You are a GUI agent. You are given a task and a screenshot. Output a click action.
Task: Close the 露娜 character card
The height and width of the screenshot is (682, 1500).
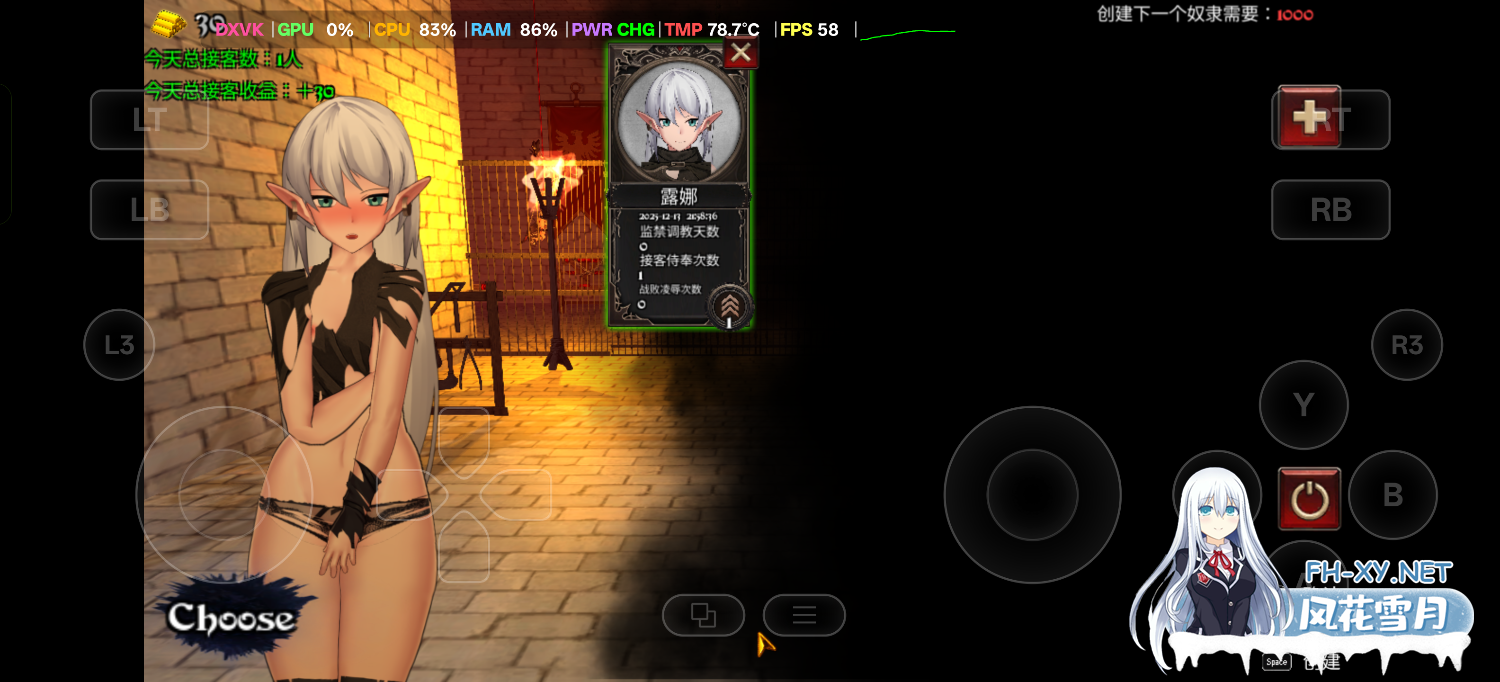pos(740,53)
